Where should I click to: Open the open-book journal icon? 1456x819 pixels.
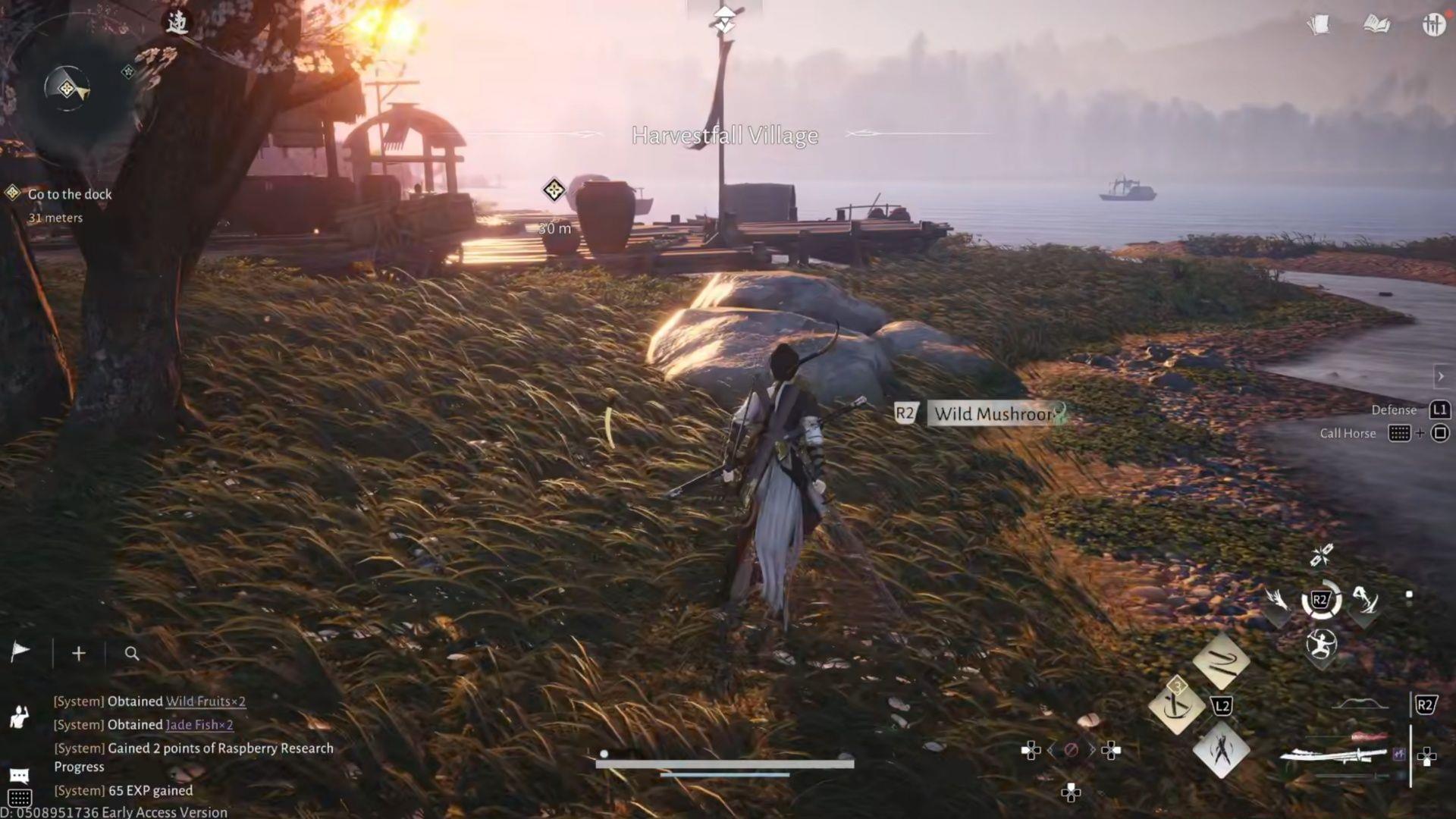1376,25
